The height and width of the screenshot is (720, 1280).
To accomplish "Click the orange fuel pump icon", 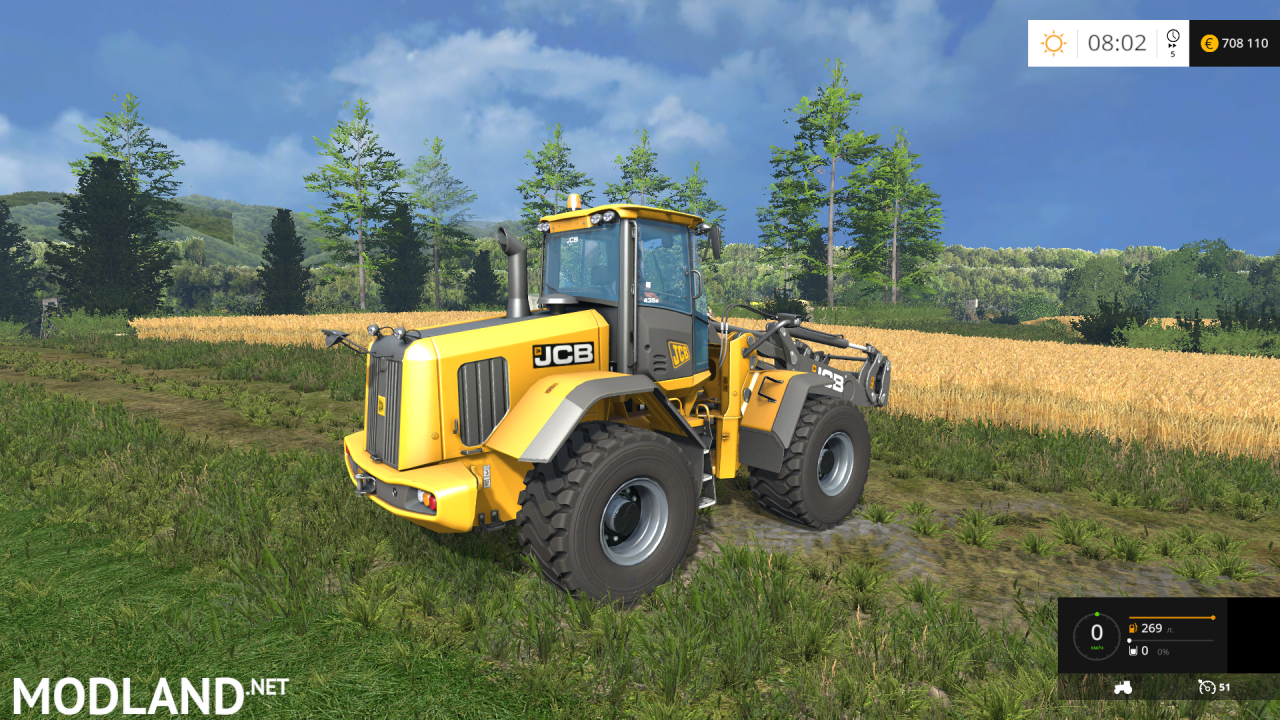I will [x=1133, y=628].
